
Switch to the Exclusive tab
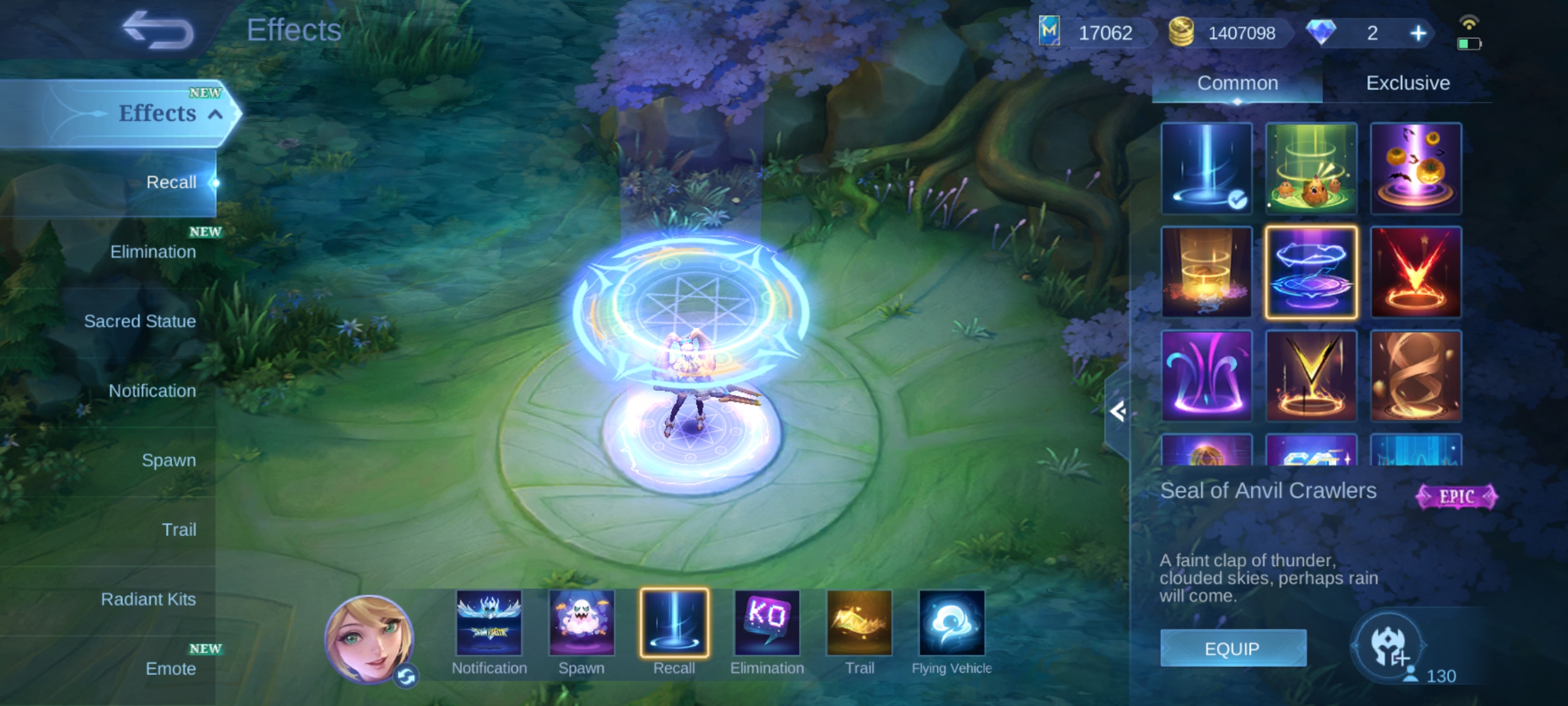click(1408, 83)
